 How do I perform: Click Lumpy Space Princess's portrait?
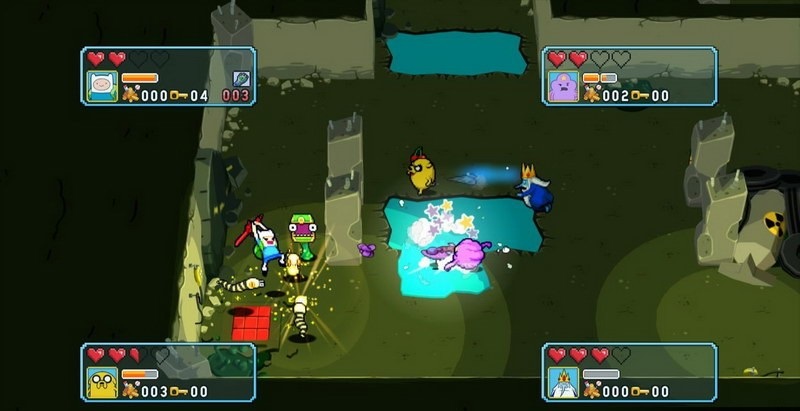coord(564,87)
